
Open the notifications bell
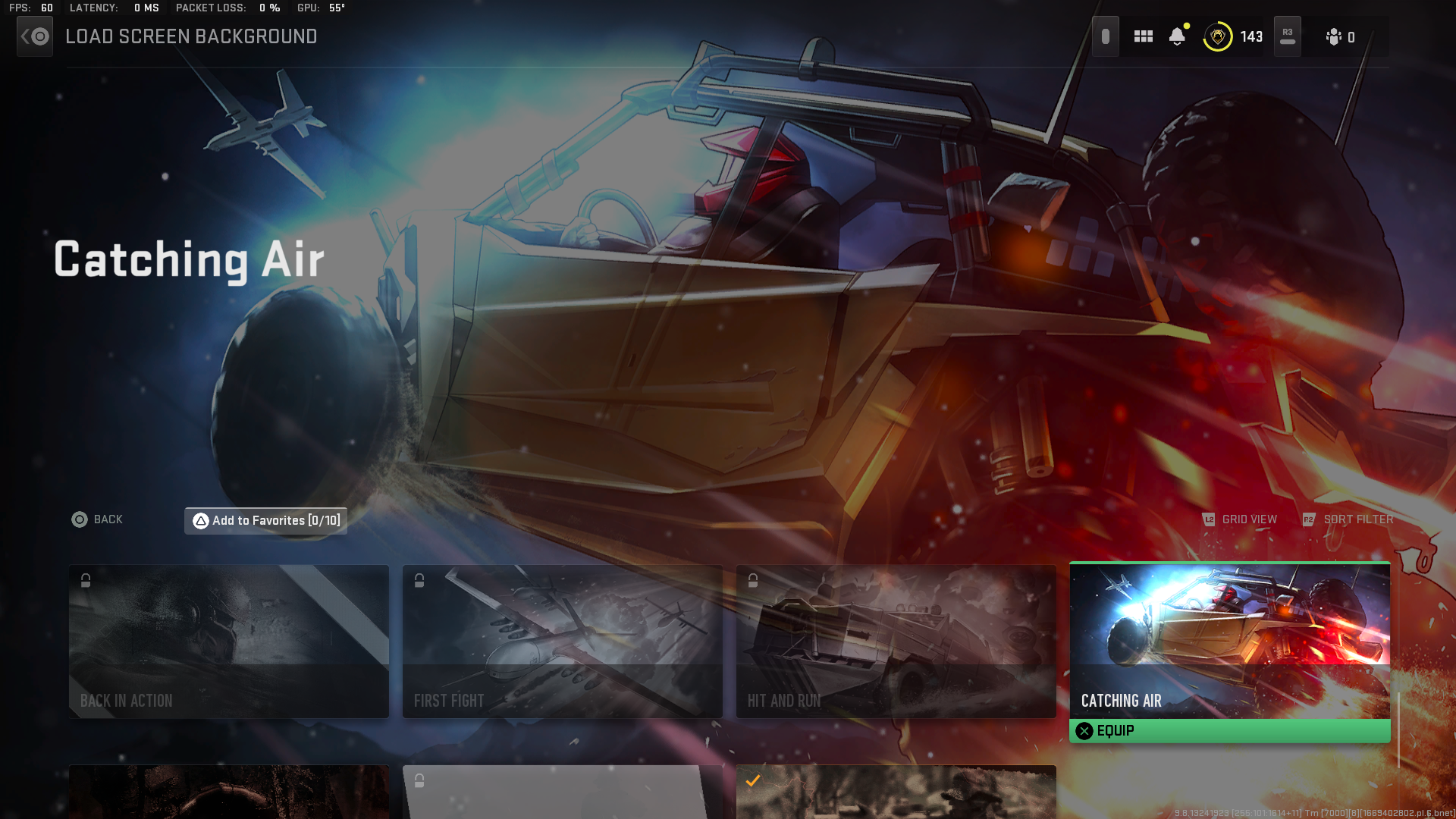(1177, 36)
